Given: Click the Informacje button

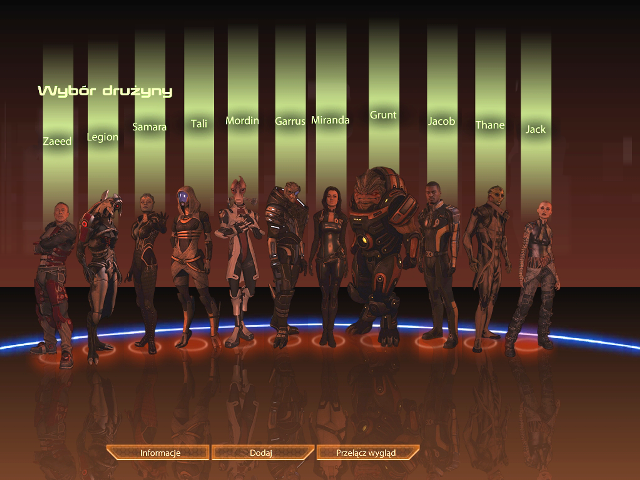Looking at the screenshot, I should pyautogui.click(x=159, y=453).
